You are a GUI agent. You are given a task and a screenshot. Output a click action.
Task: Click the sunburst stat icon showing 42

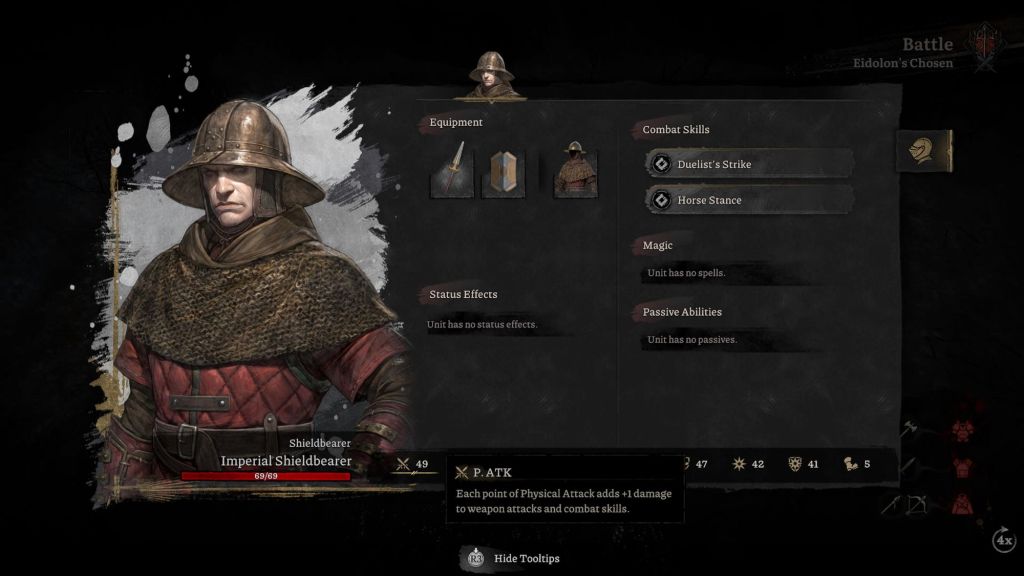(x=749, y=464)
